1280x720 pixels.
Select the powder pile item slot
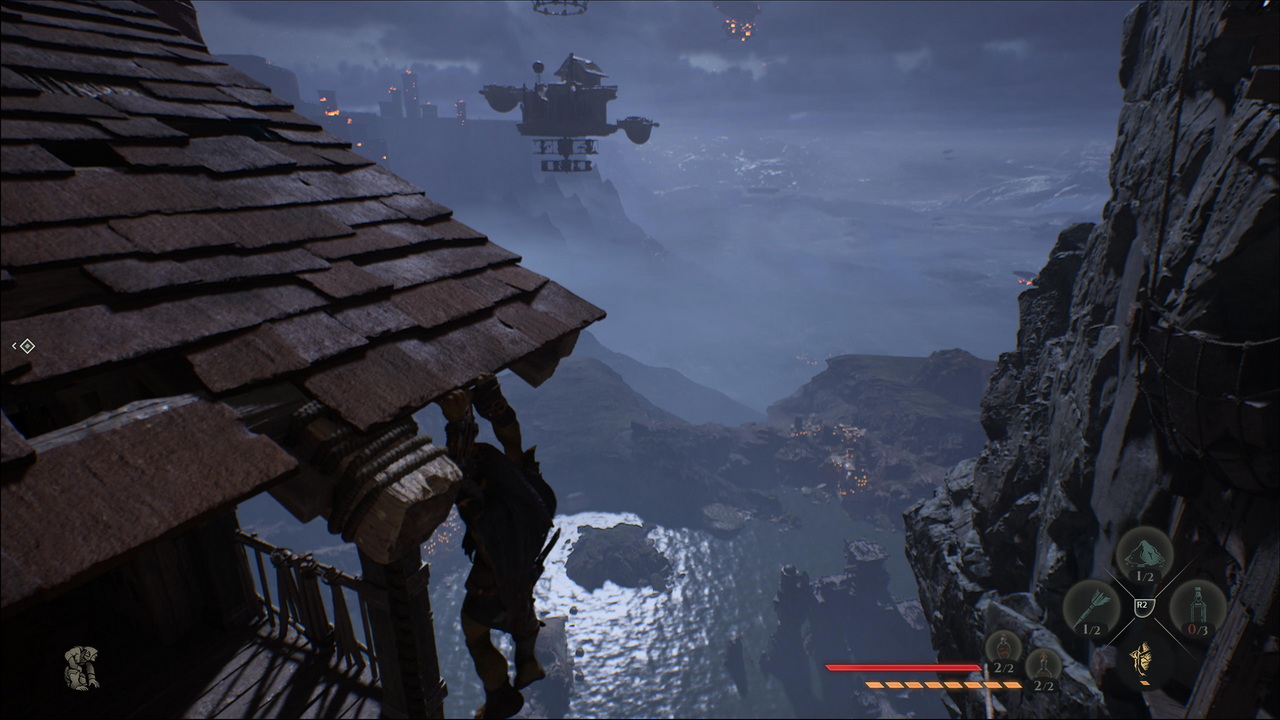[1144, 553]
